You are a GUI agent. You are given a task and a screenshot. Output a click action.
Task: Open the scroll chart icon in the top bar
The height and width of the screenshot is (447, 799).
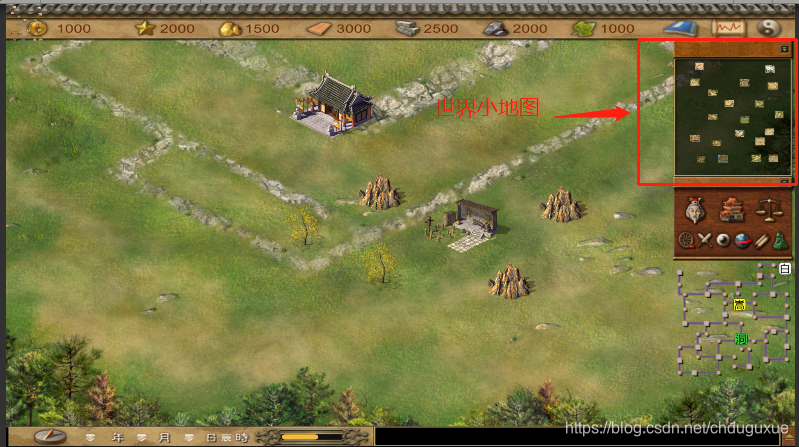(x=729, y=28)
